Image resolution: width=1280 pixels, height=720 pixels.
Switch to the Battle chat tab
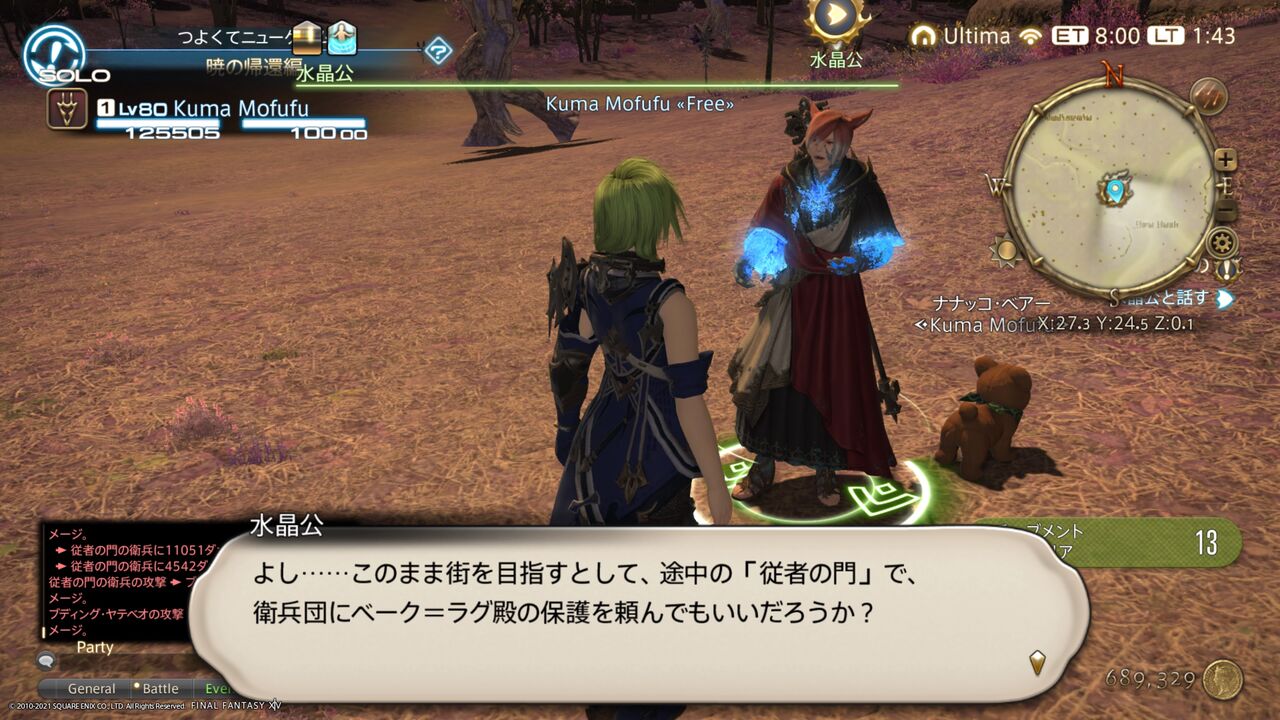tap(160, 688)
